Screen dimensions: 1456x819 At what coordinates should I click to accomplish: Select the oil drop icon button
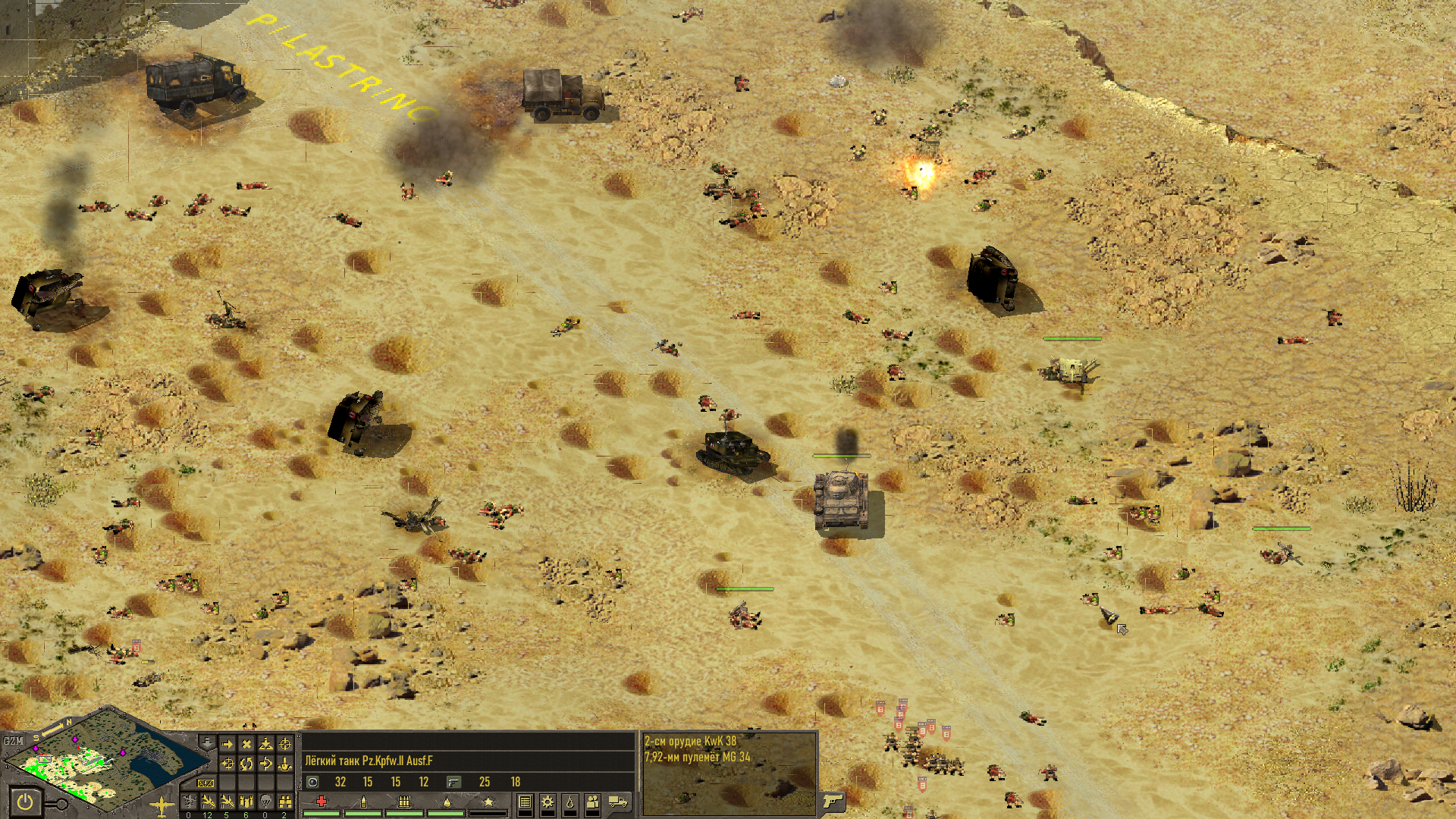point(570,802)
